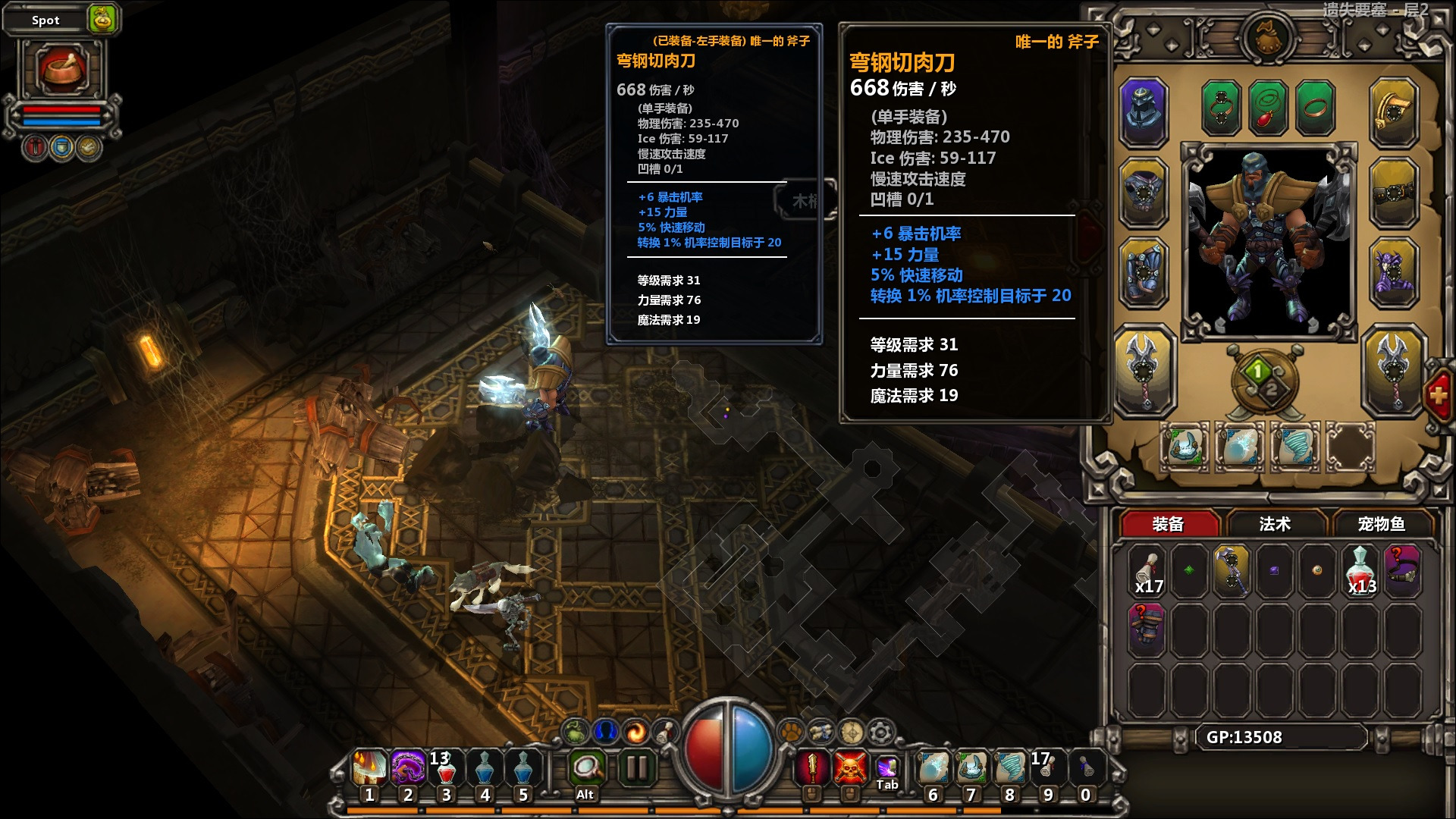Select the 装备 equipment tab
Screen dimensions: 1456x819
(1168, 524)
